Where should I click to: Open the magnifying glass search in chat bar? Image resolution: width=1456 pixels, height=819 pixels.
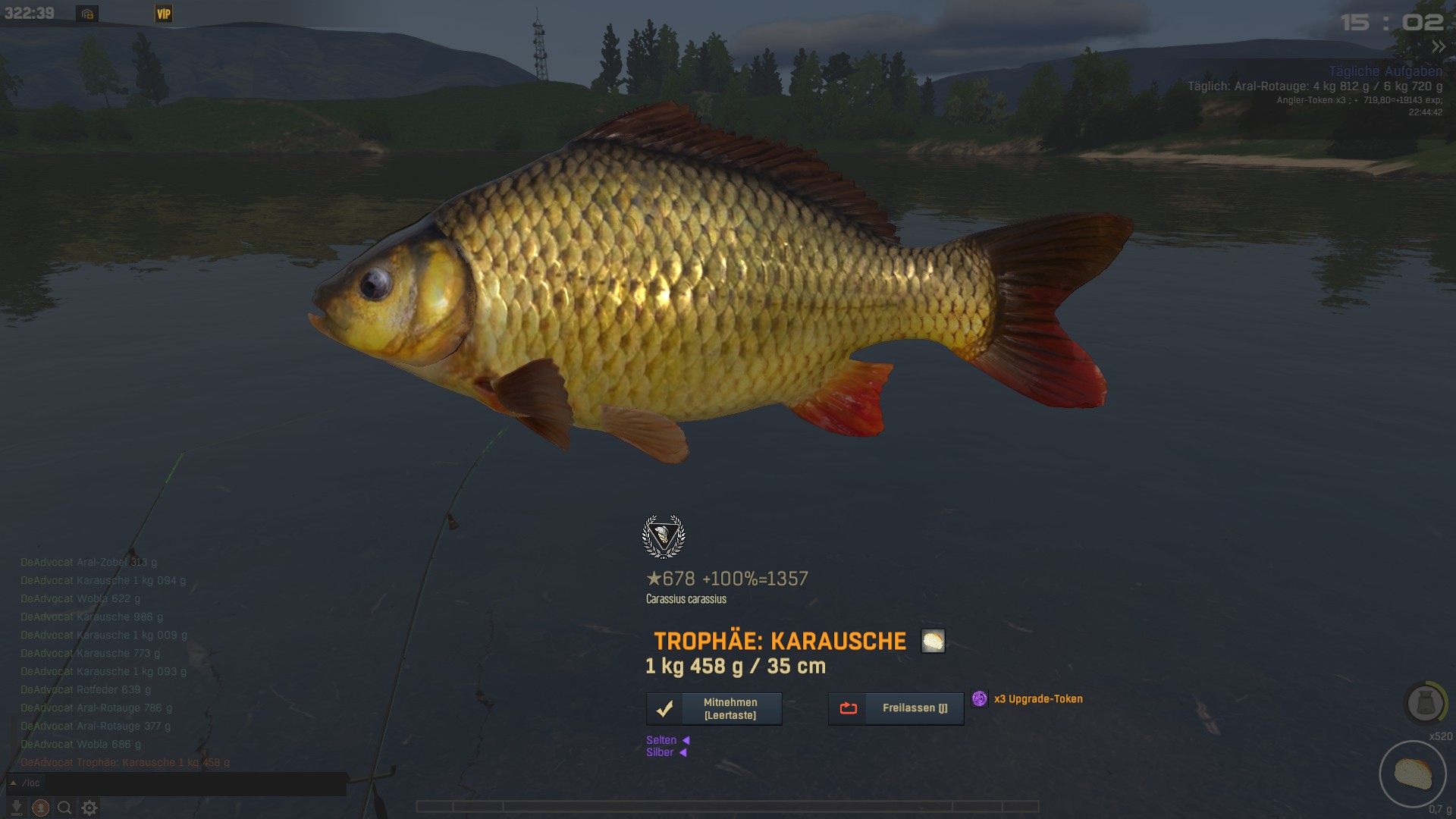tap(65, 808)
